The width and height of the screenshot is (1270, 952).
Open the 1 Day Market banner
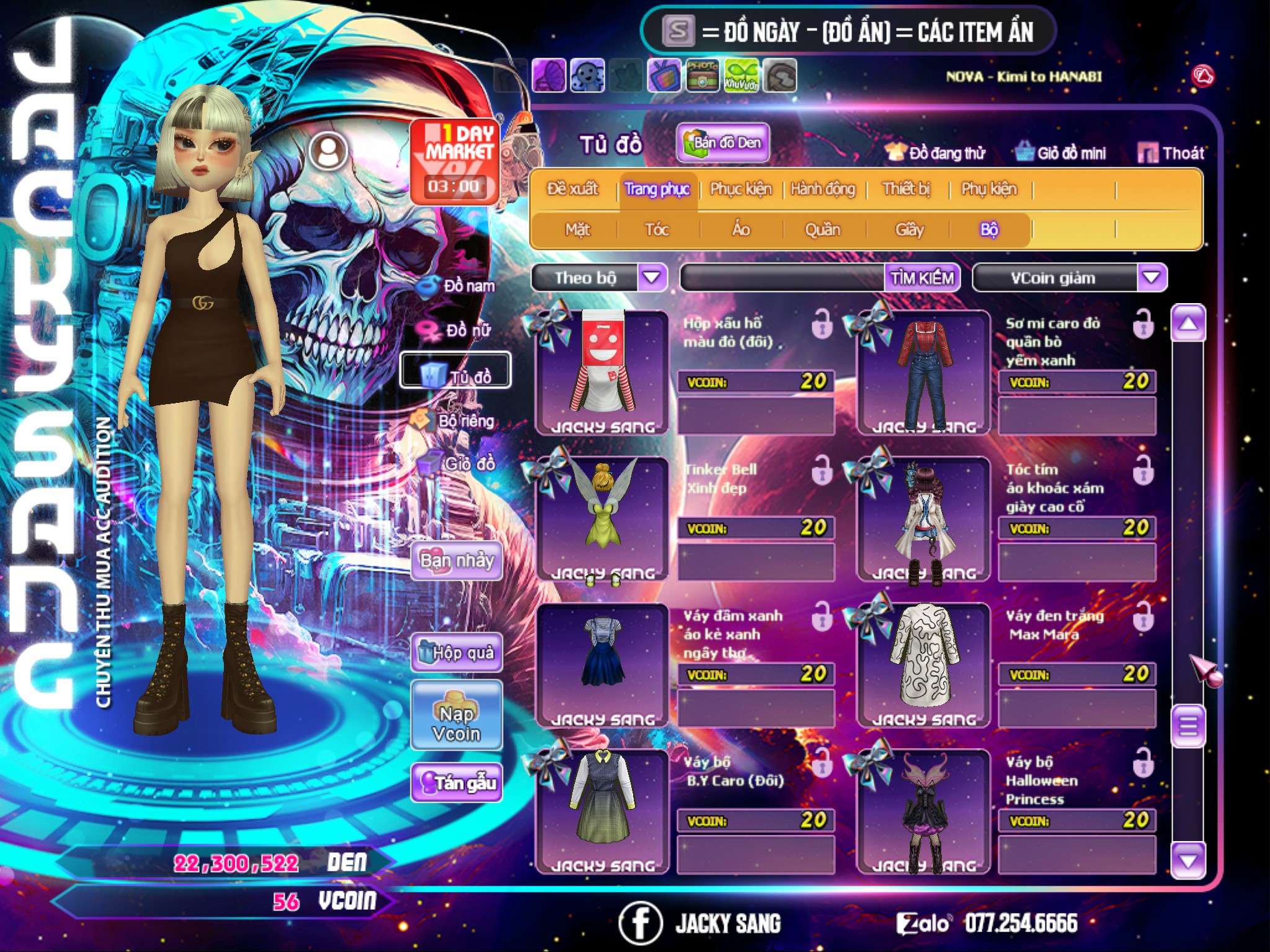(455, 161)
